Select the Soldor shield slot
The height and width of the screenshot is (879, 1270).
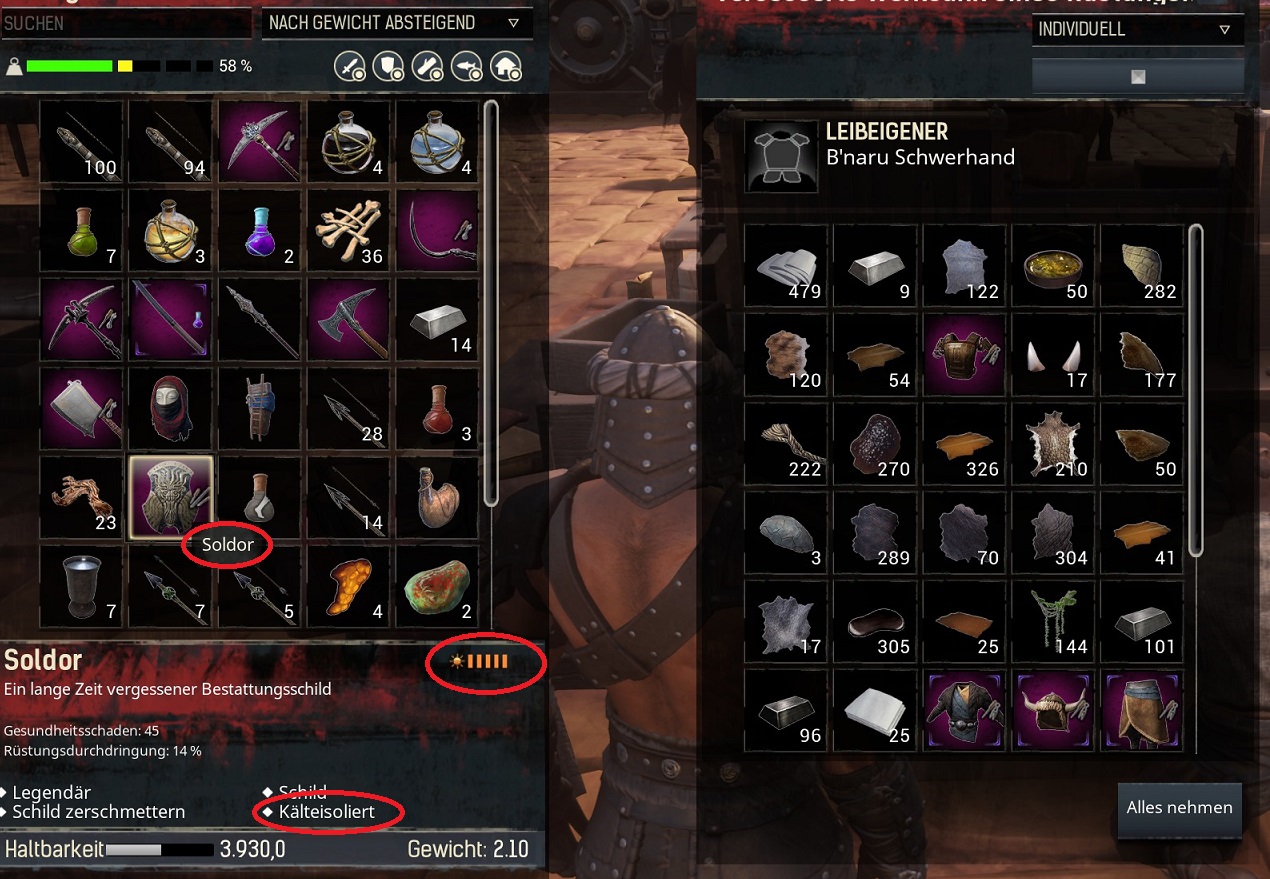pyautogui.click(x=170, y=497)
